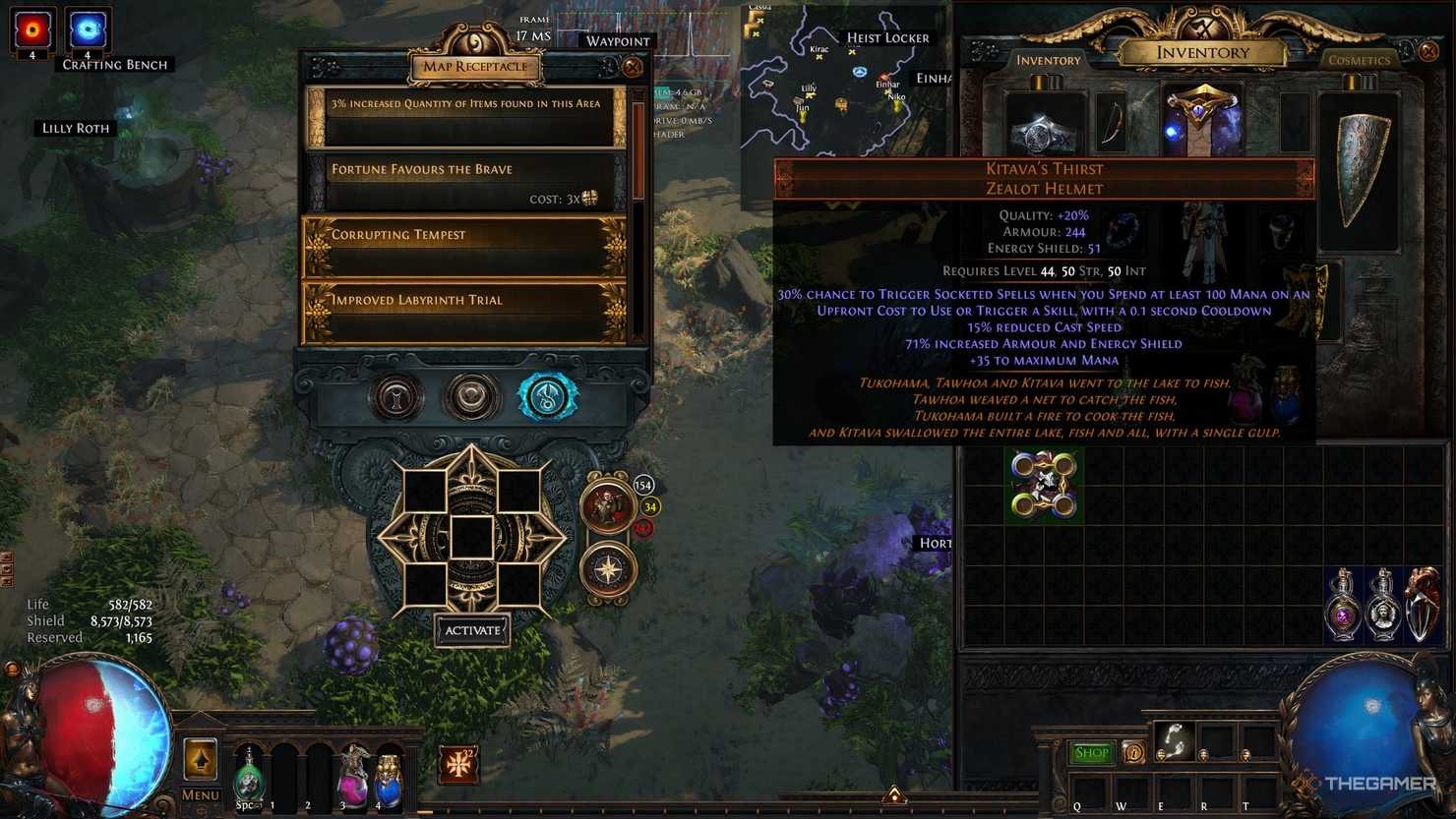Viewport: 1456px width, 819px height.
Task: Click the red essence icon in the top-left corner
Action: click(31, 27)
